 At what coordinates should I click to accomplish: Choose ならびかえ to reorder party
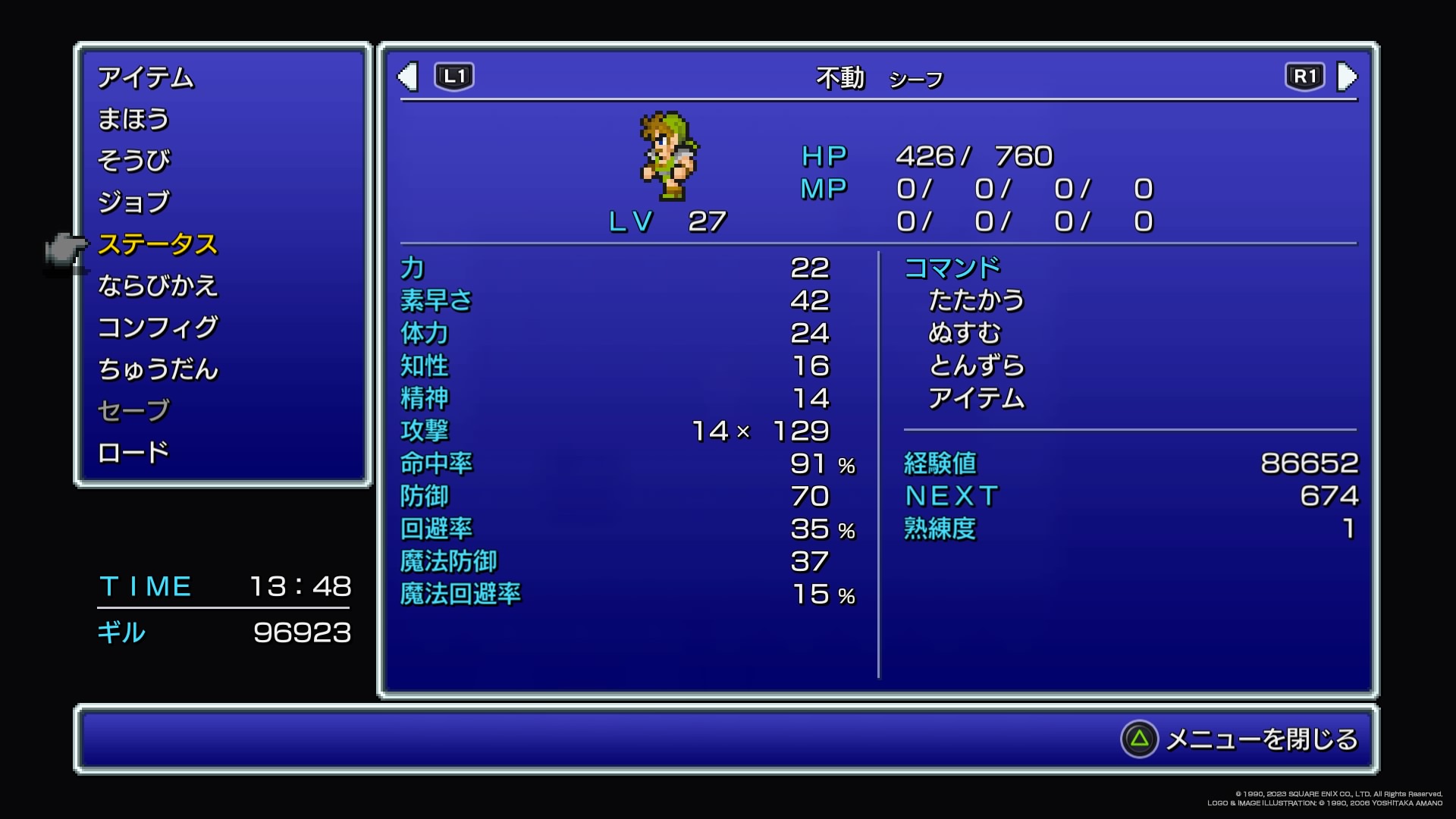coord(158,286)
